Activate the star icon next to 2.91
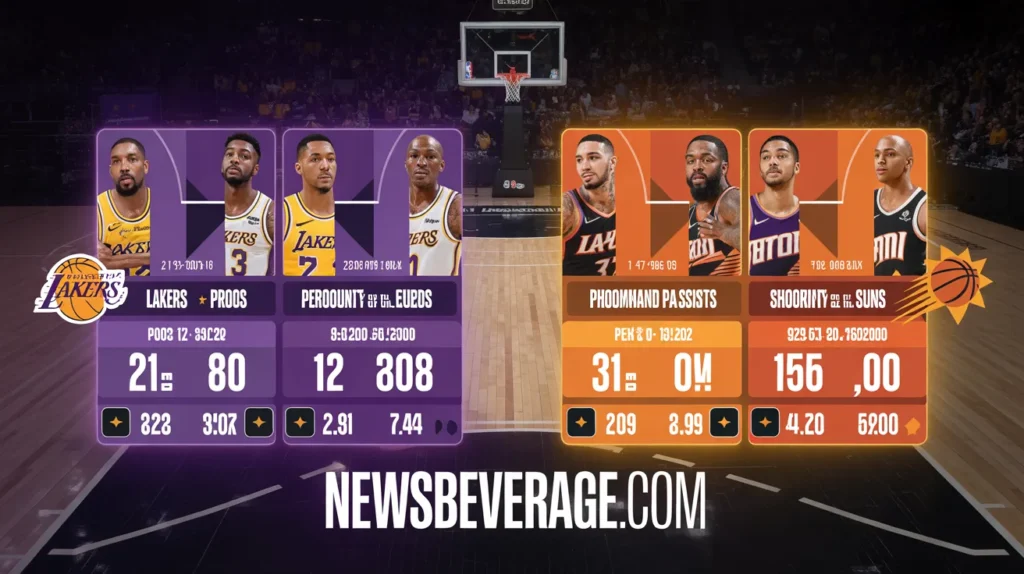Screen dimensions: 1024x574 pyautogui.click(x=300, y=424)
